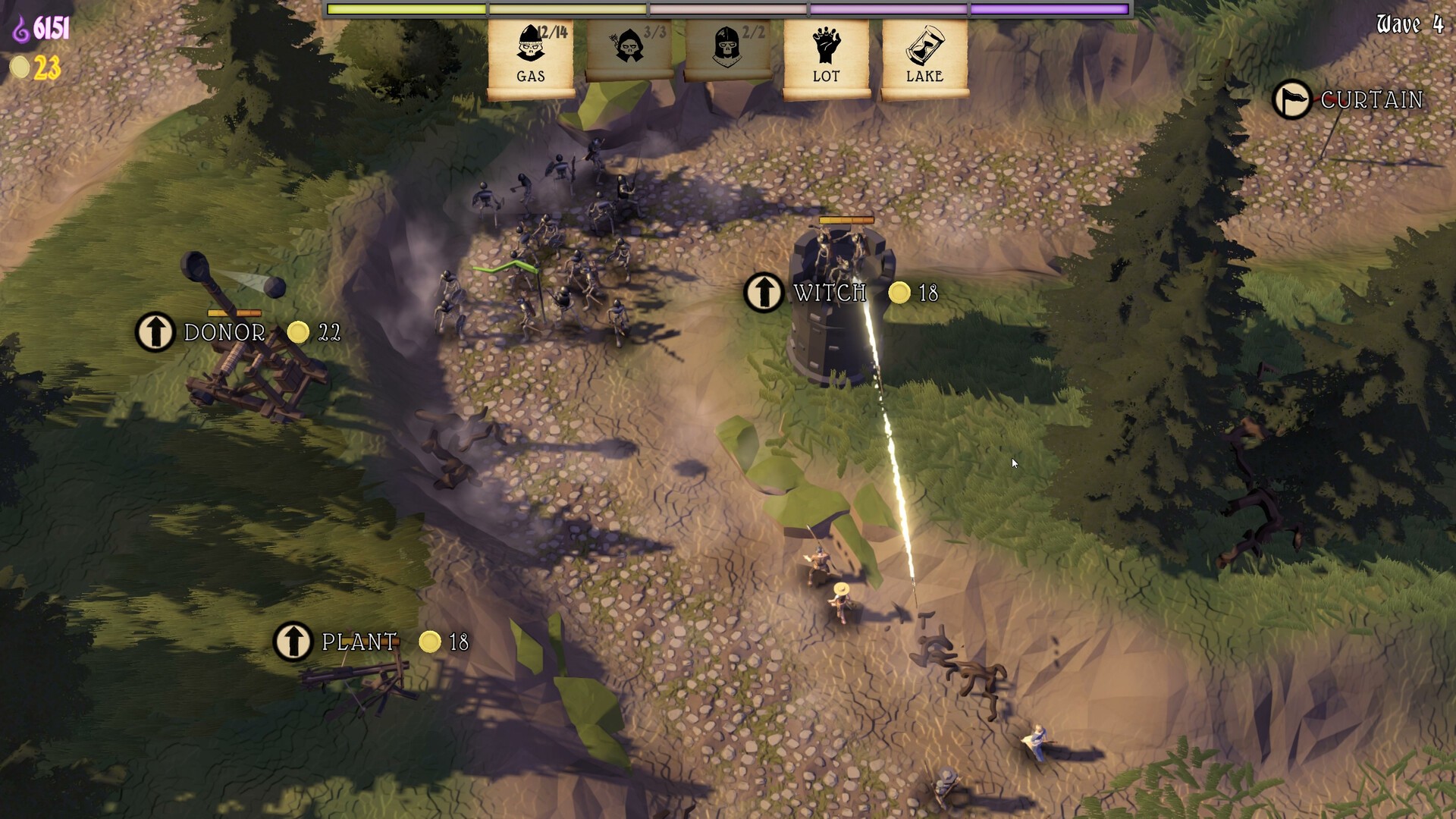This screenshot has width=1456, height=819.
Task: Use the LAKE hourglass ability
Action: [924, 56]
